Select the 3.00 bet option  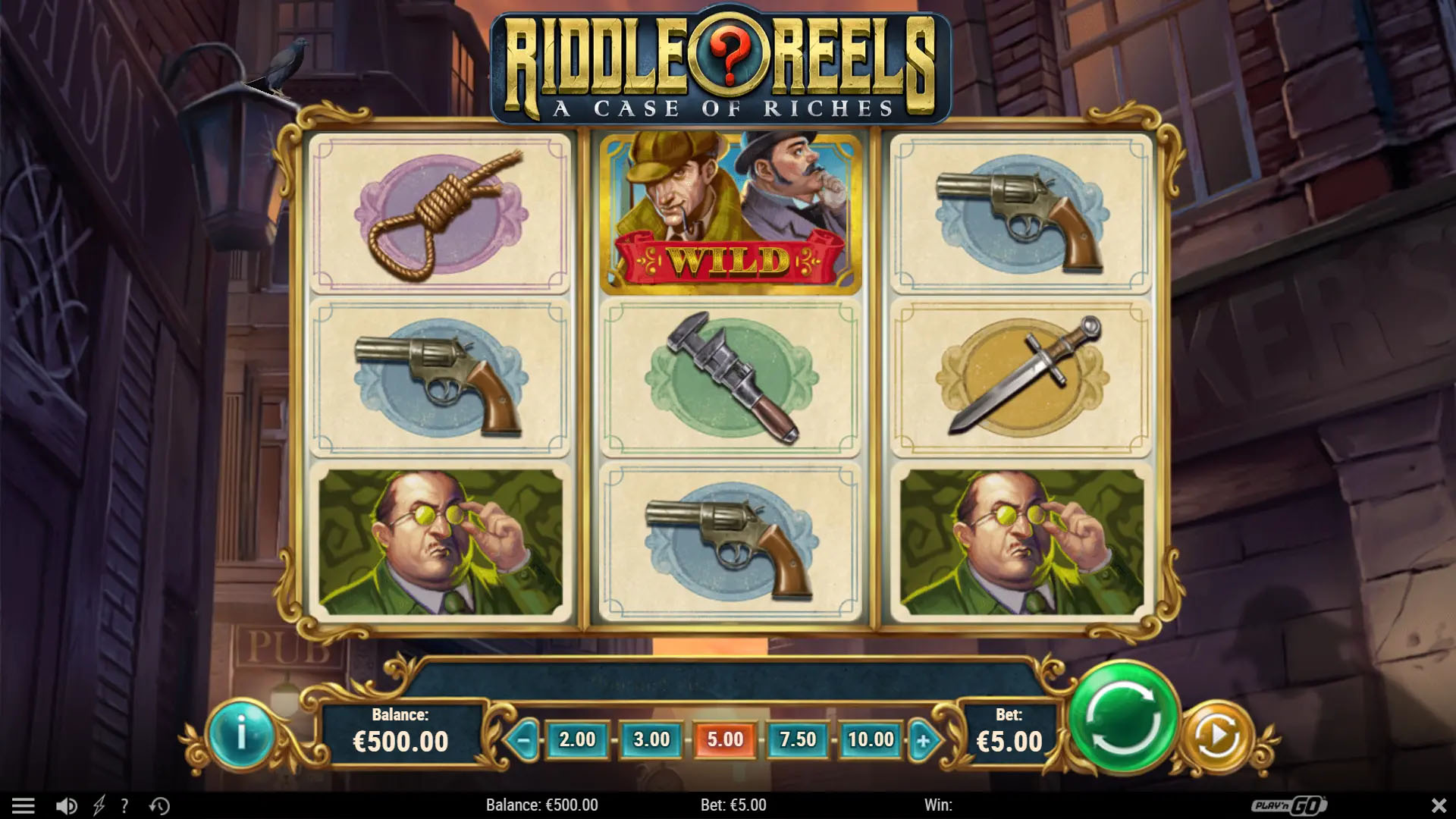tap(651, 738)
